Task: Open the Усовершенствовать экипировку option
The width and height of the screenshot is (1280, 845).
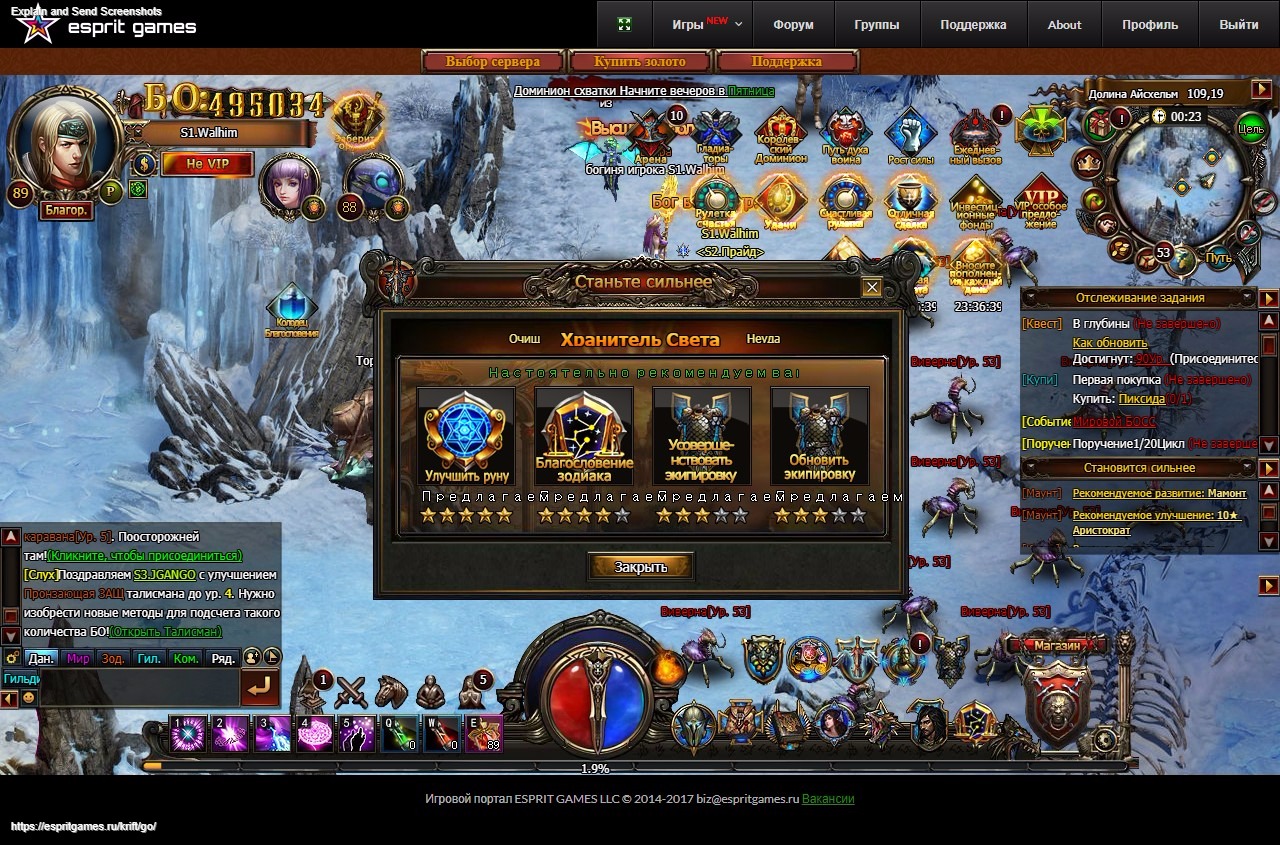Action: 702,437
